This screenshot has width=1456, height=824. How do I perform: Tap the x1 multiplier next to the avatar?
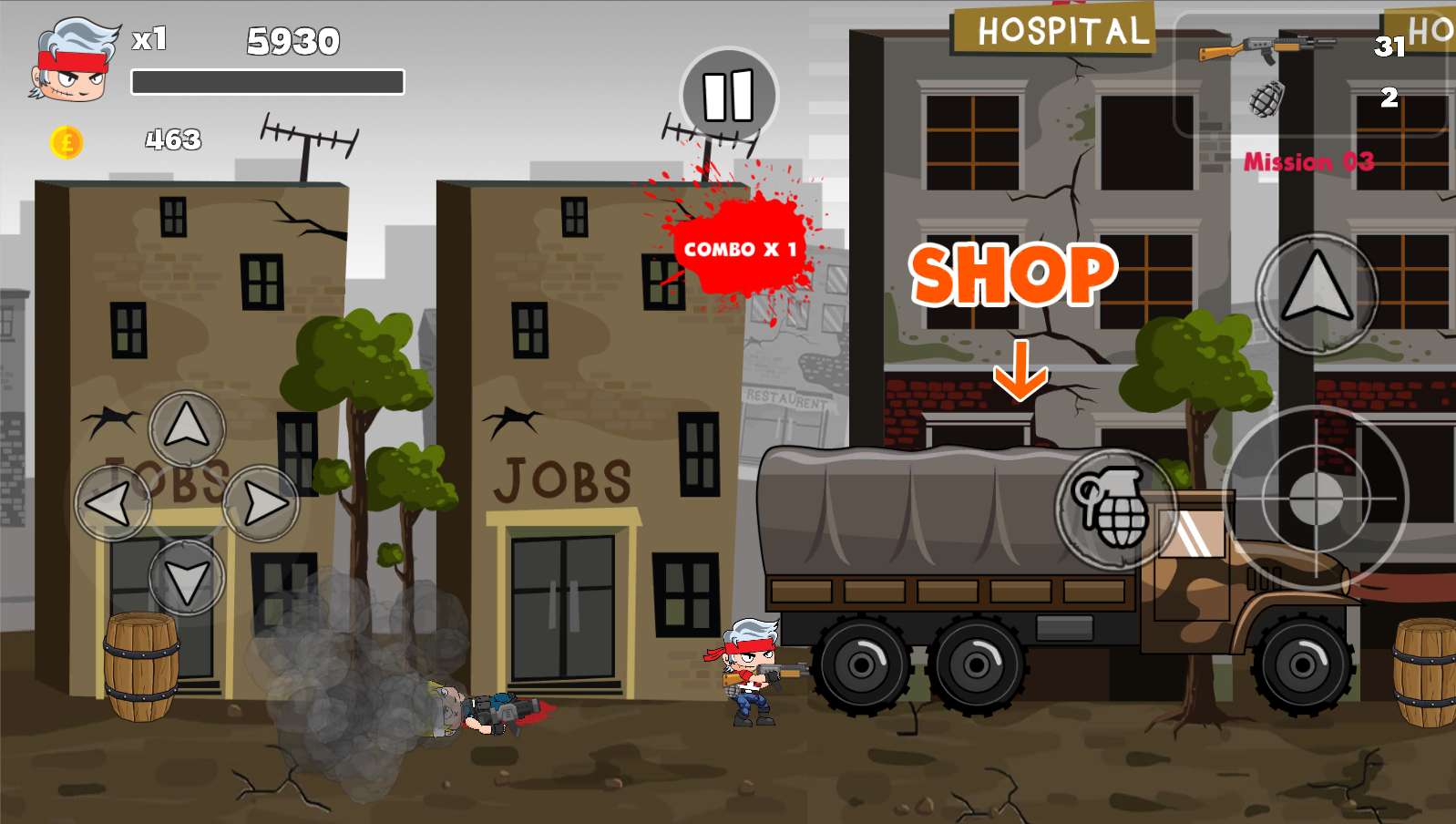coord(148,41)
